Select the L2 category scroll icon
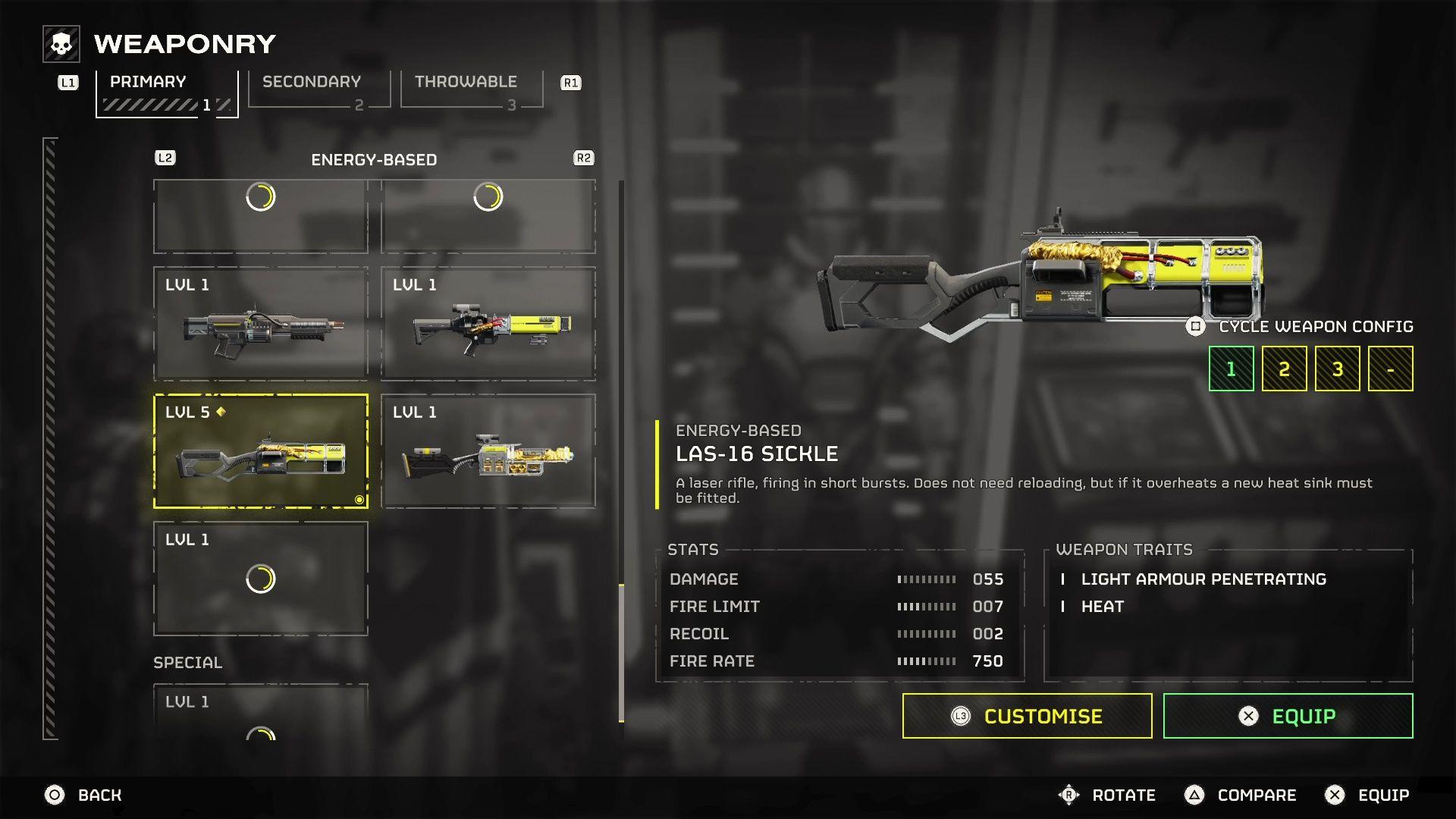The image size is (1456, 819). [x=165, y=158]
